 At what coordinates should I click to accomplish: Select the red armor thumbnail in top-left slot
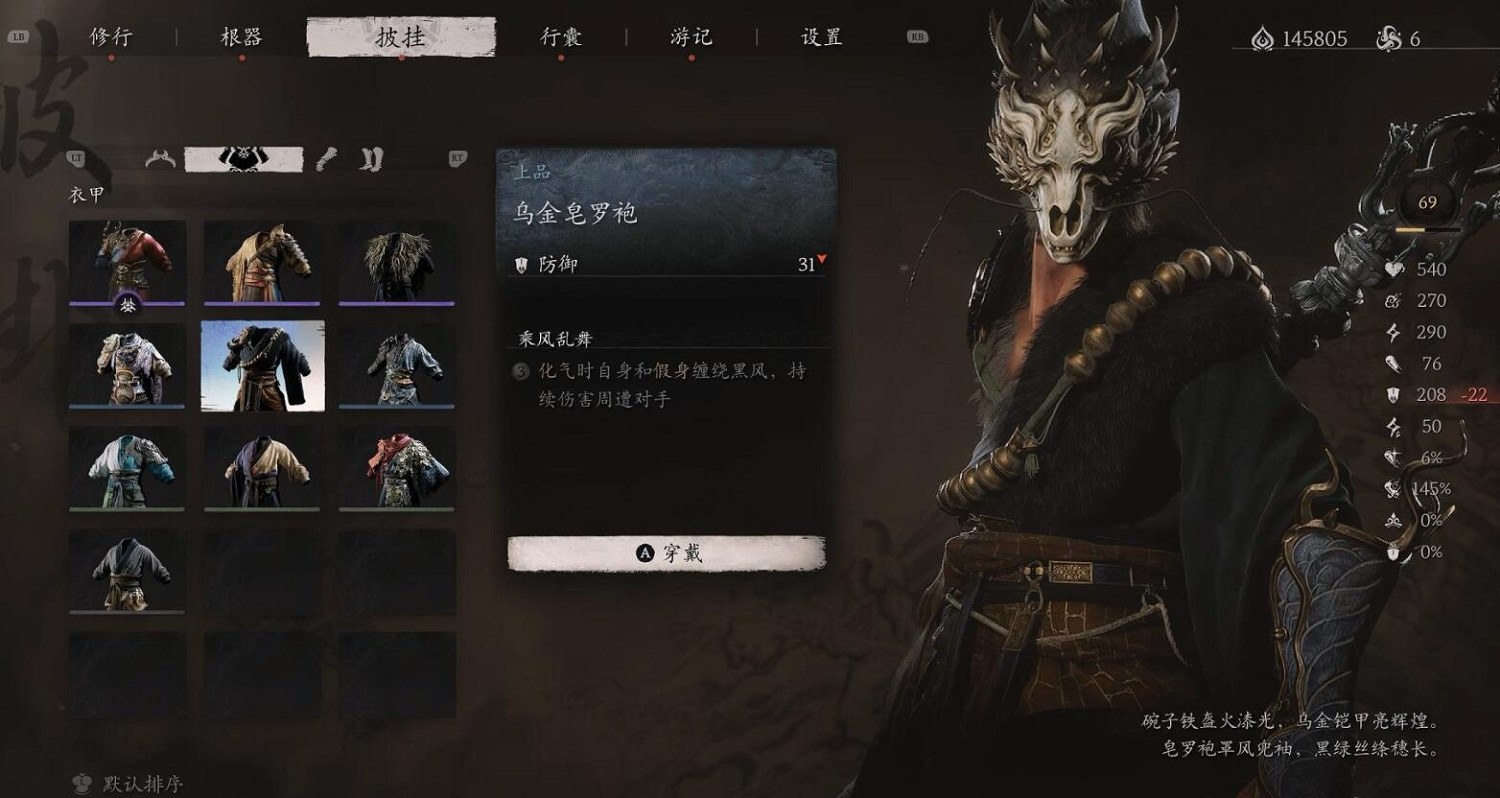pos(127,262)
